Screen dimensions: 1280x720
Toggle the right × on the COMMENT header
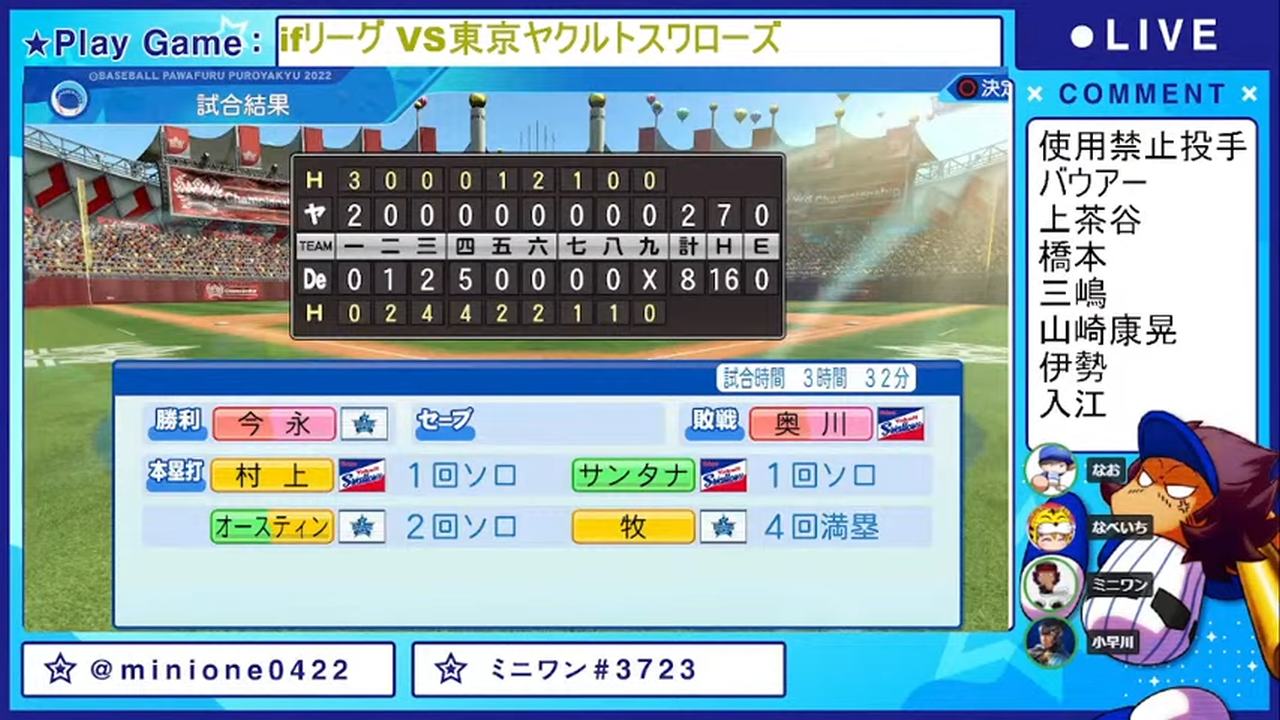point(1249,94)
